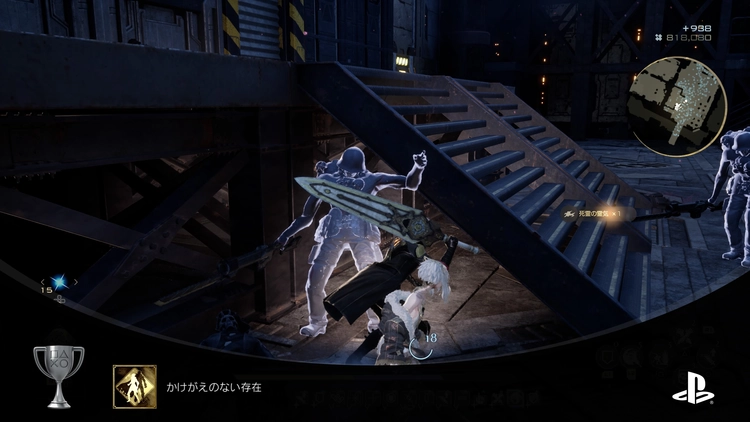Click the PlayStation logo
750x422 pixels.
coord(693,383)
